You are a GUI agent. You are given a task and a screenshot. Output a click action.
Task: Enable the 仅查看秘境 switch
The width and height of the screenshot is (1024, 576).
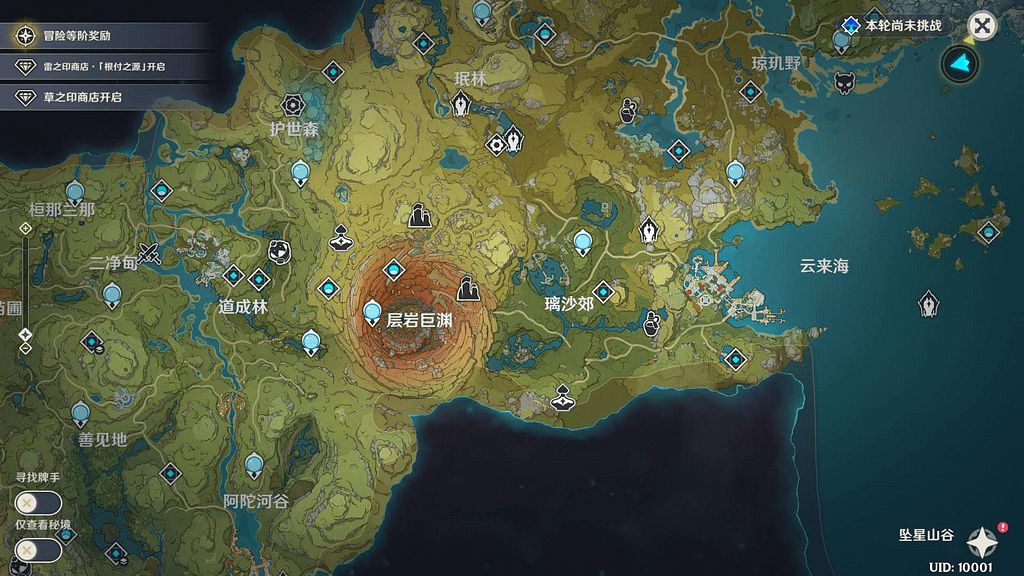pos(38,549)
